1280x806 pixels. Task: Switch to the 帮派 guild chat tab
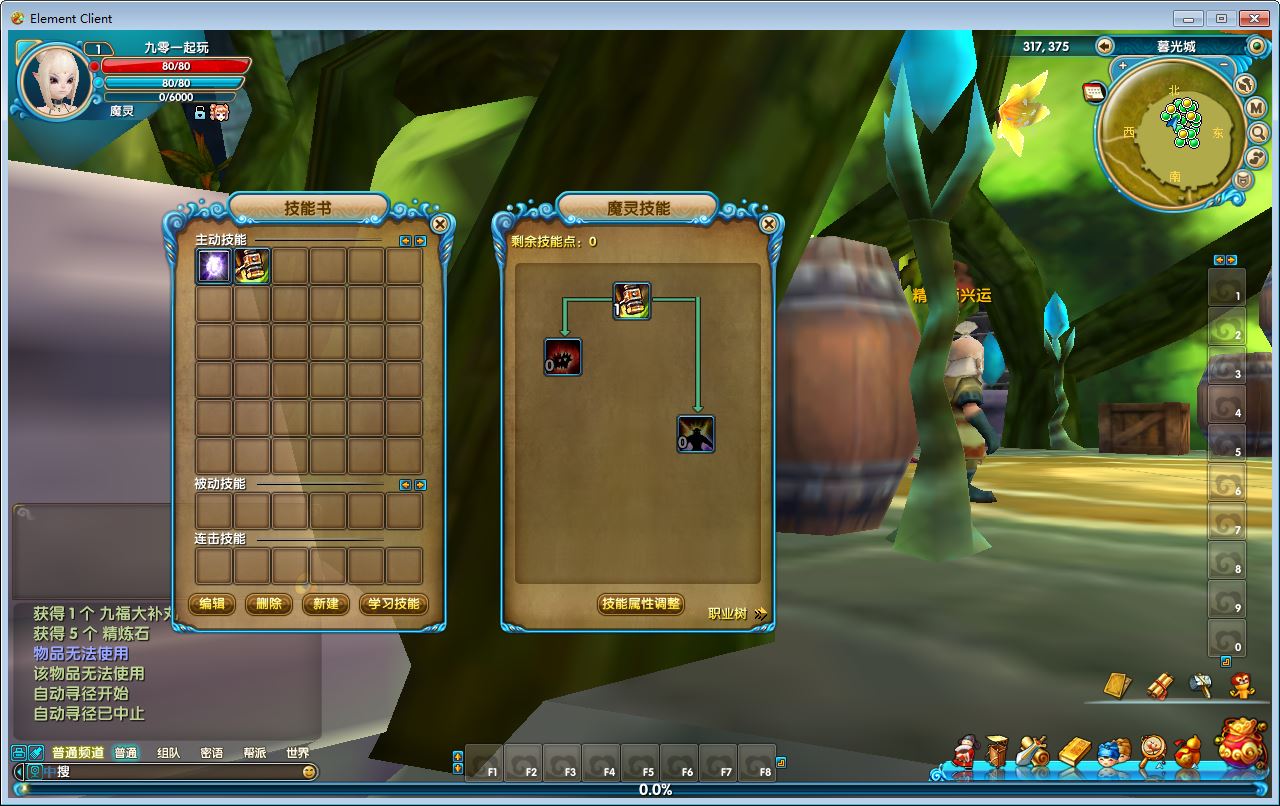254,753
